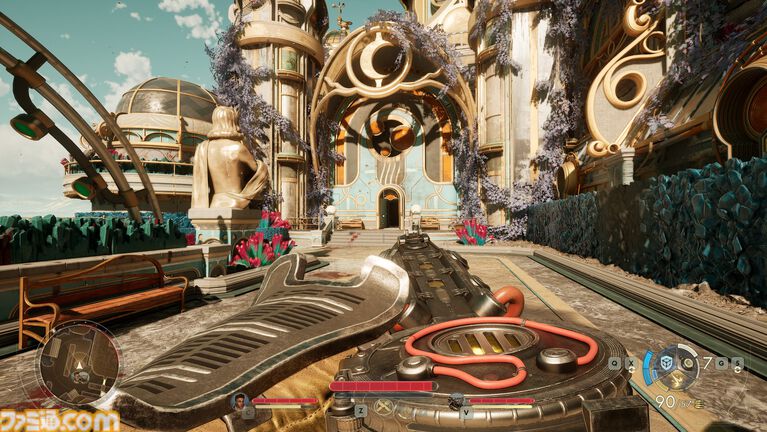767x432 pixels.
Task: Select the companion portrait beside the right health bar
Action: (456, 400)
